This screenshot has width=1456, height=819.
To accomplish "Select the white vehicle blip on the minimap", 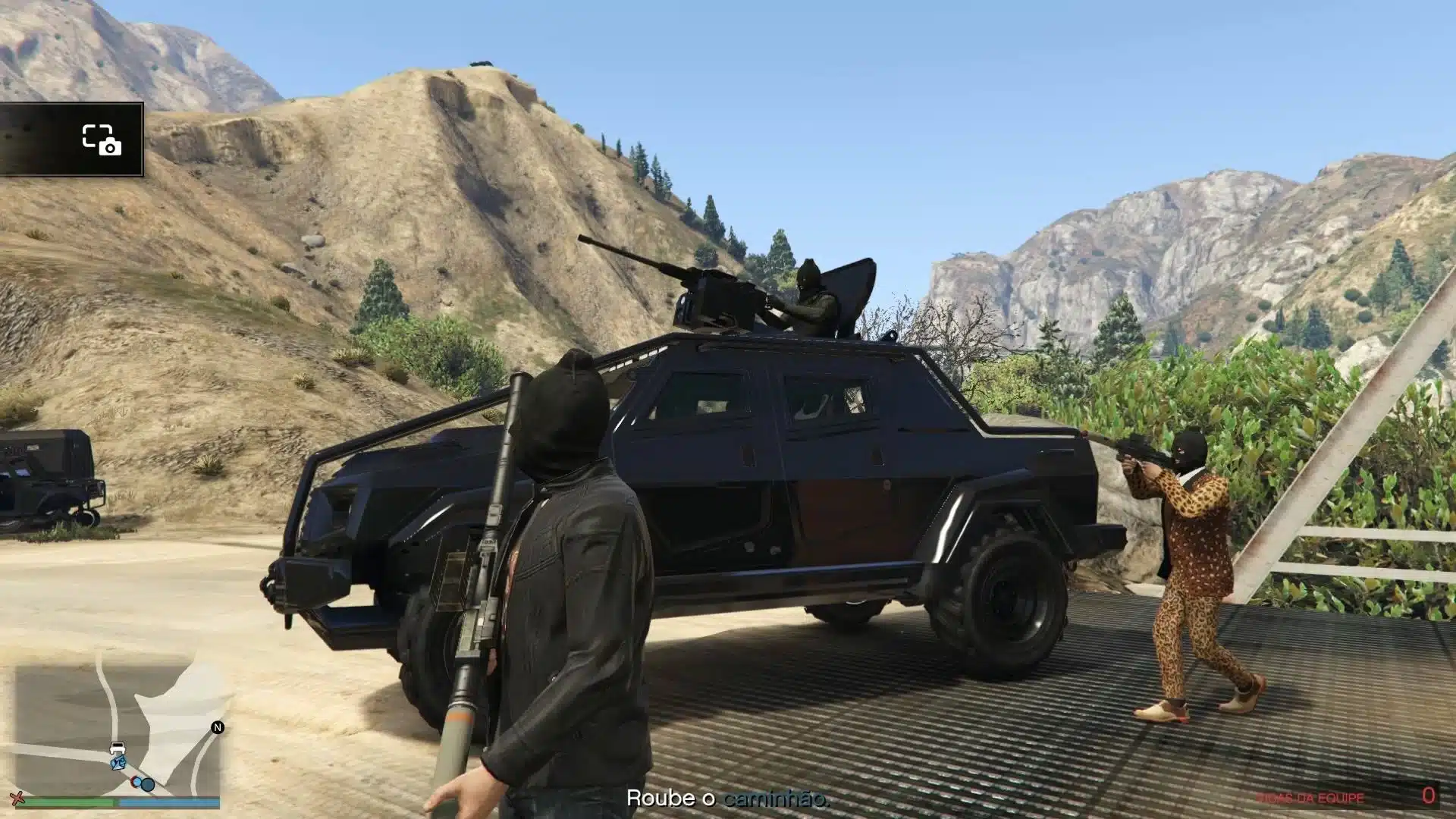I will (x=118, y=746).
